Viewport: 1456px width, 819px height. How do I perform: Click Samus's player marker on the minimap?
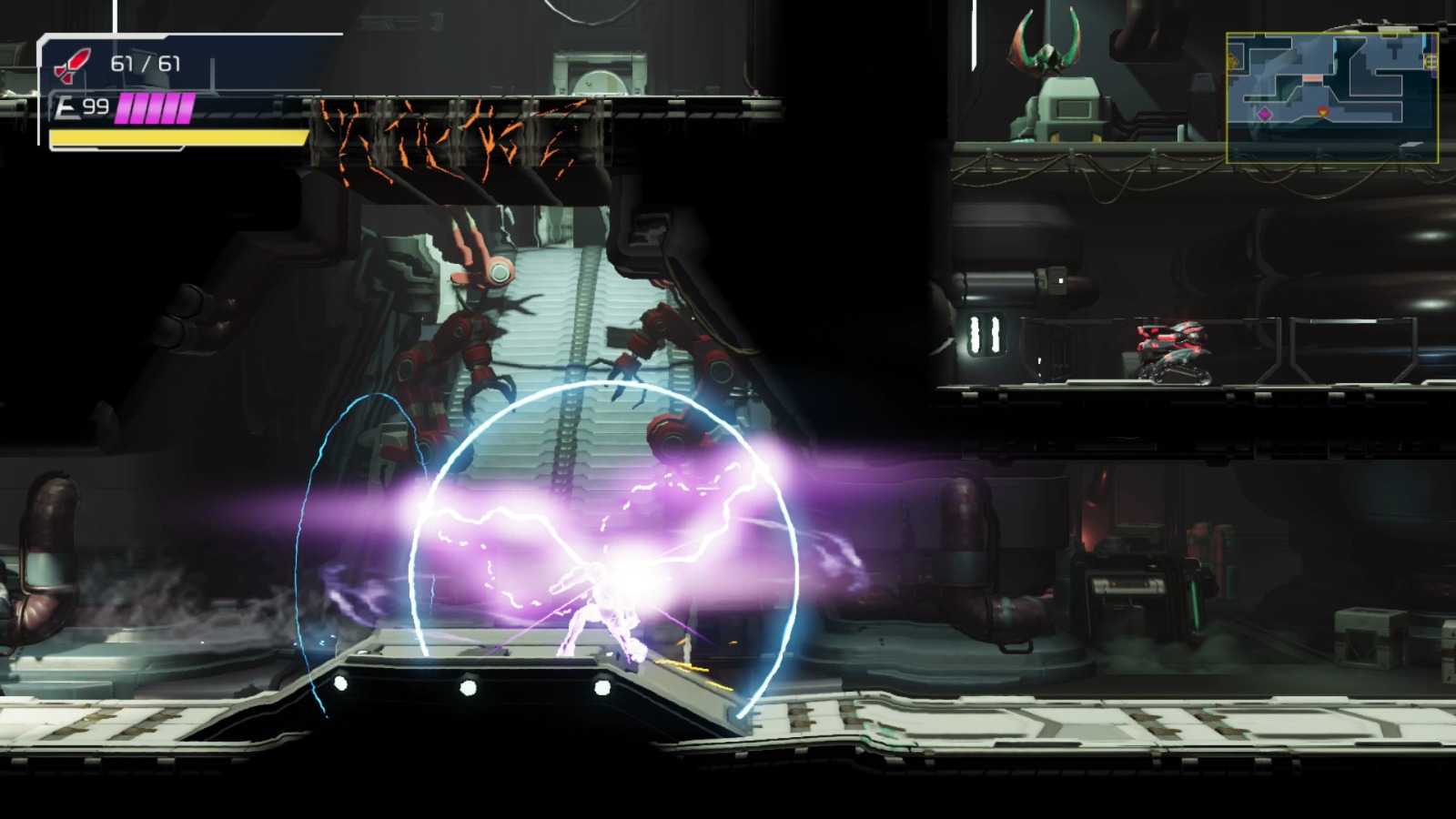[1322, 111]
